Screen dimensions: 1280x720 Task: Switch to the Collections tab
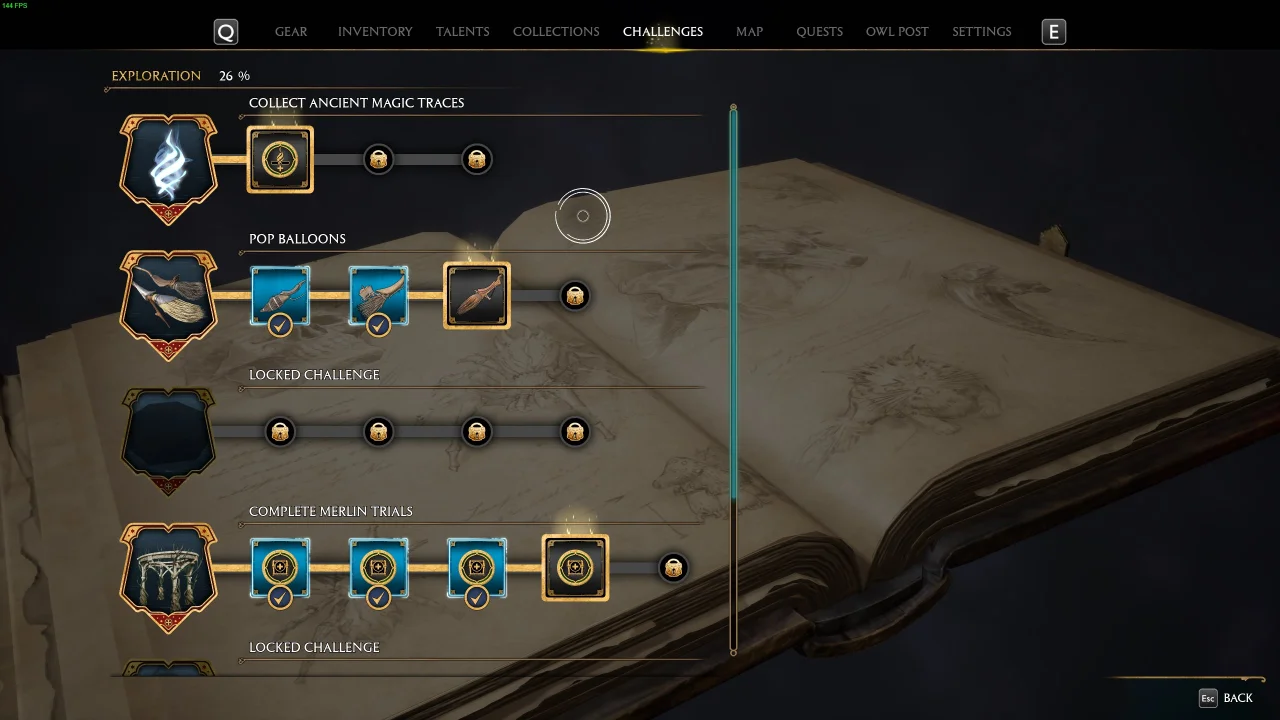555,31
